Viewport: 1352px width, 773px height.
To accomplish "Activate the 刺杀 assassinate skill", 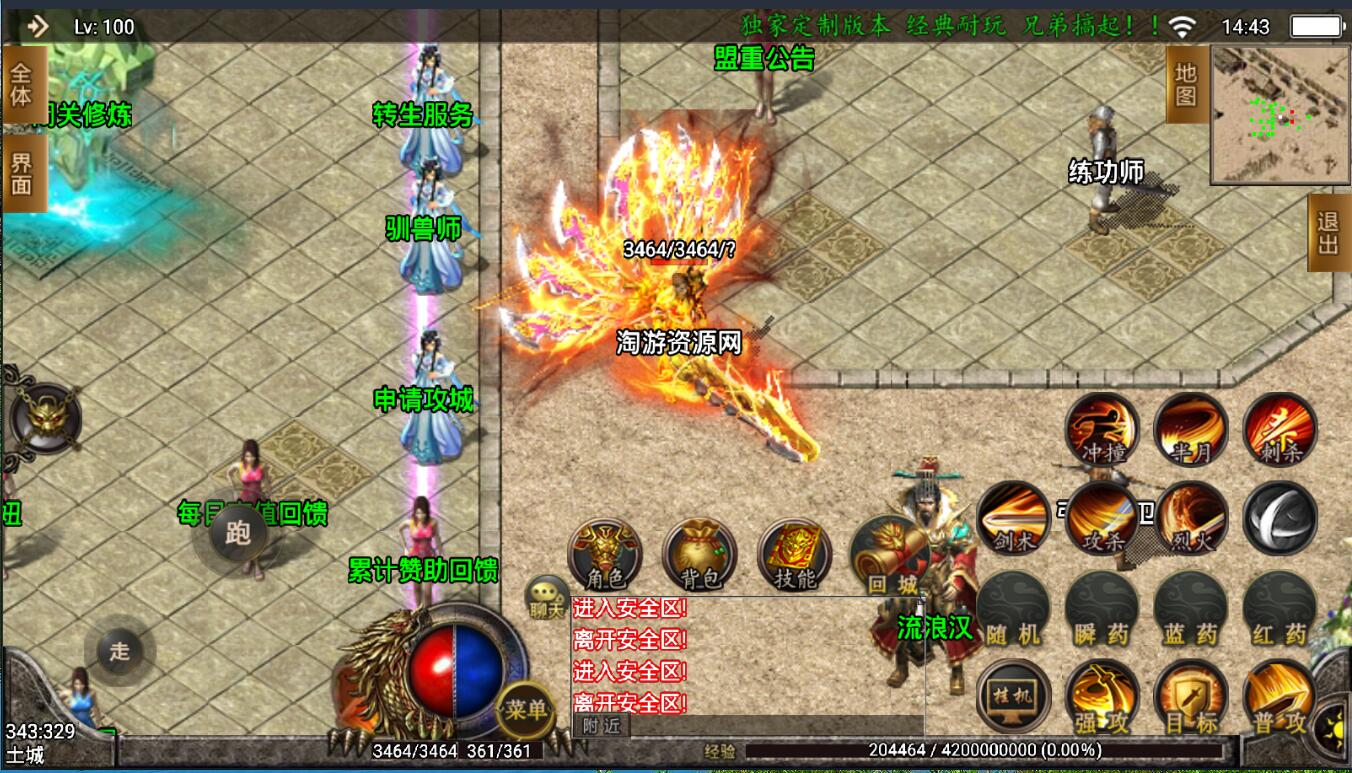I will click(1279, 430).
